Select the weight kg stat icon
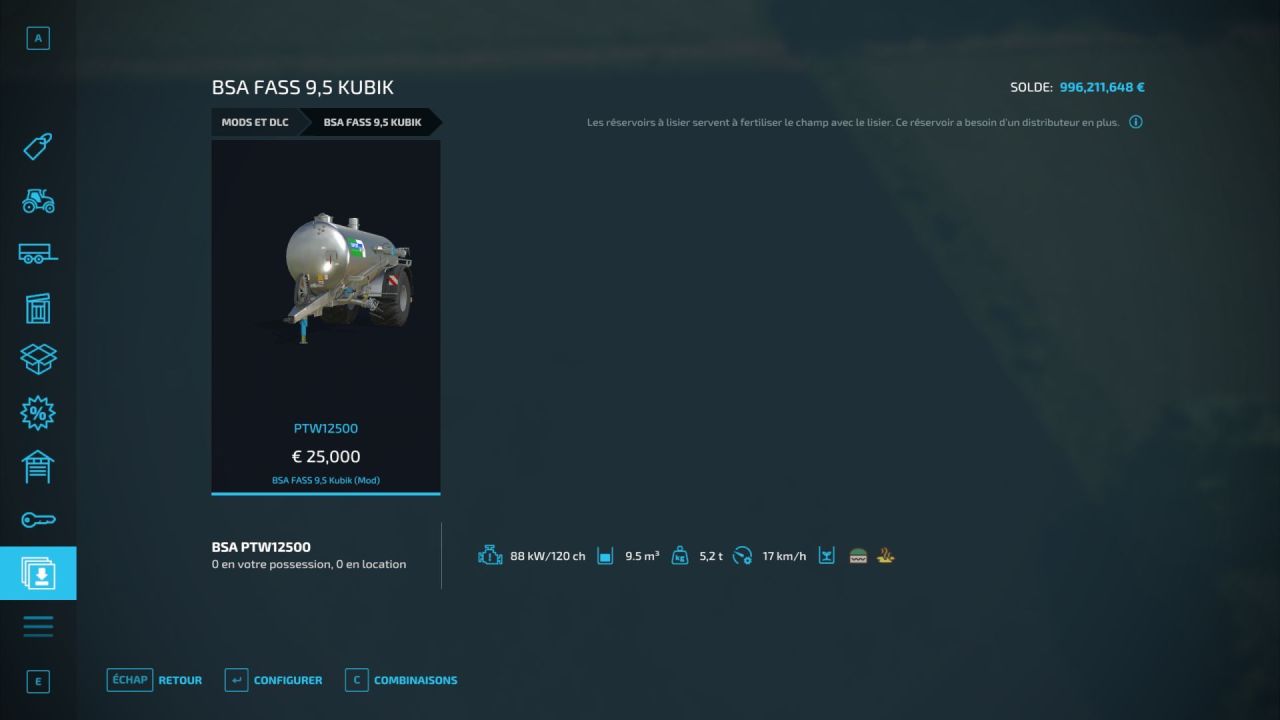 [x=680, y=555]
